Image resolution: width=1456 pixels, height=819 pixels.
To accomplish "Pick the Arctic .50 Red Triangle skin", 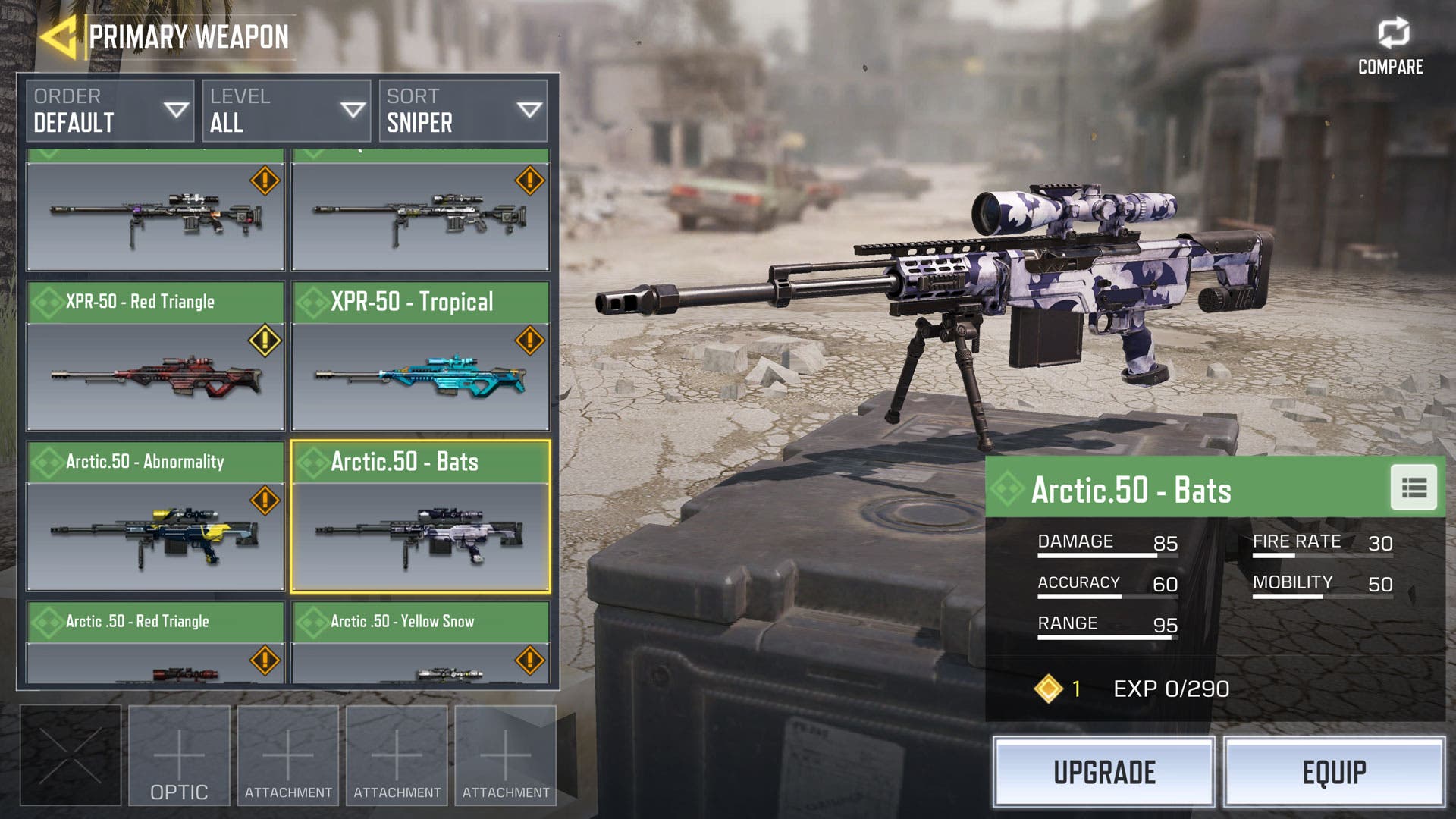I will 155,643.
